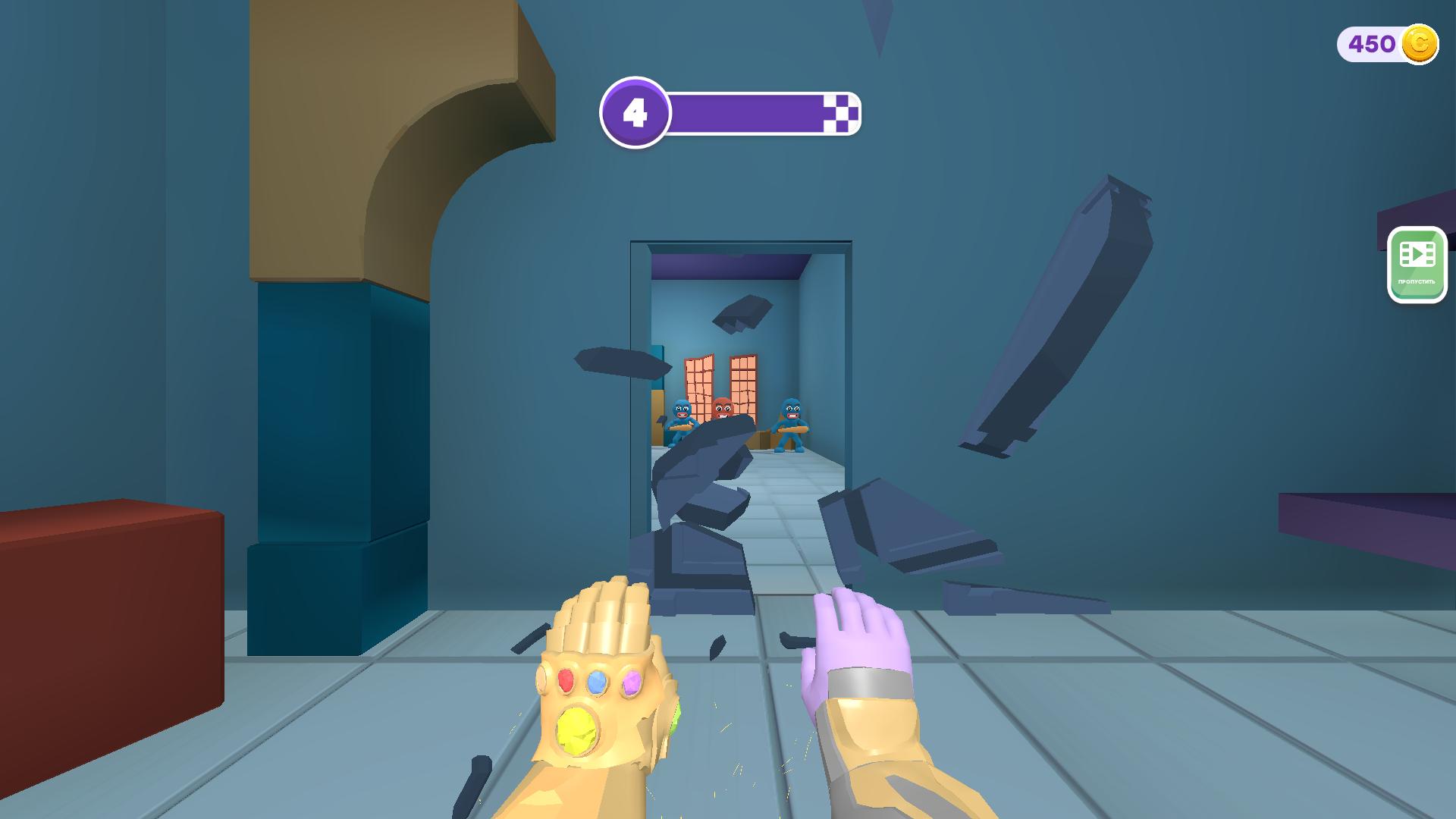Click the blue stone on the gauntlet
This screenshot has height=819, width=1456.
point(596,683)
